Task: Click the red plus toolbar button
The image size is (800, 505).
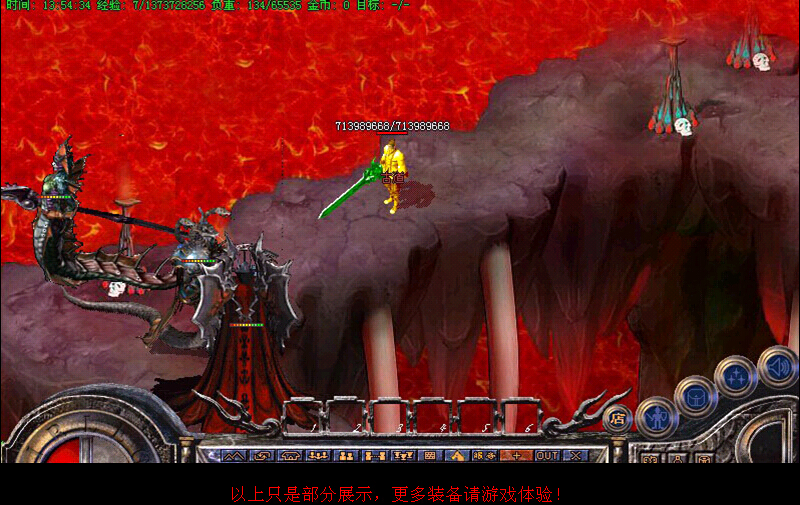Action: [x=517, y=455]
